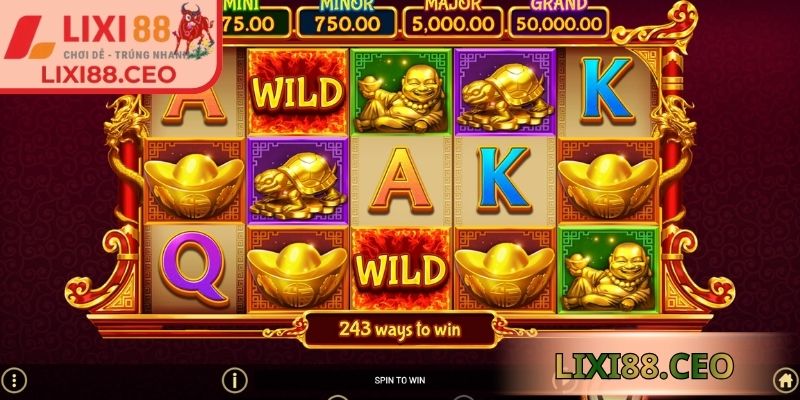Open the three-dot options menu
This screenshot has height=400, width=800.
(x=16, y=380)
